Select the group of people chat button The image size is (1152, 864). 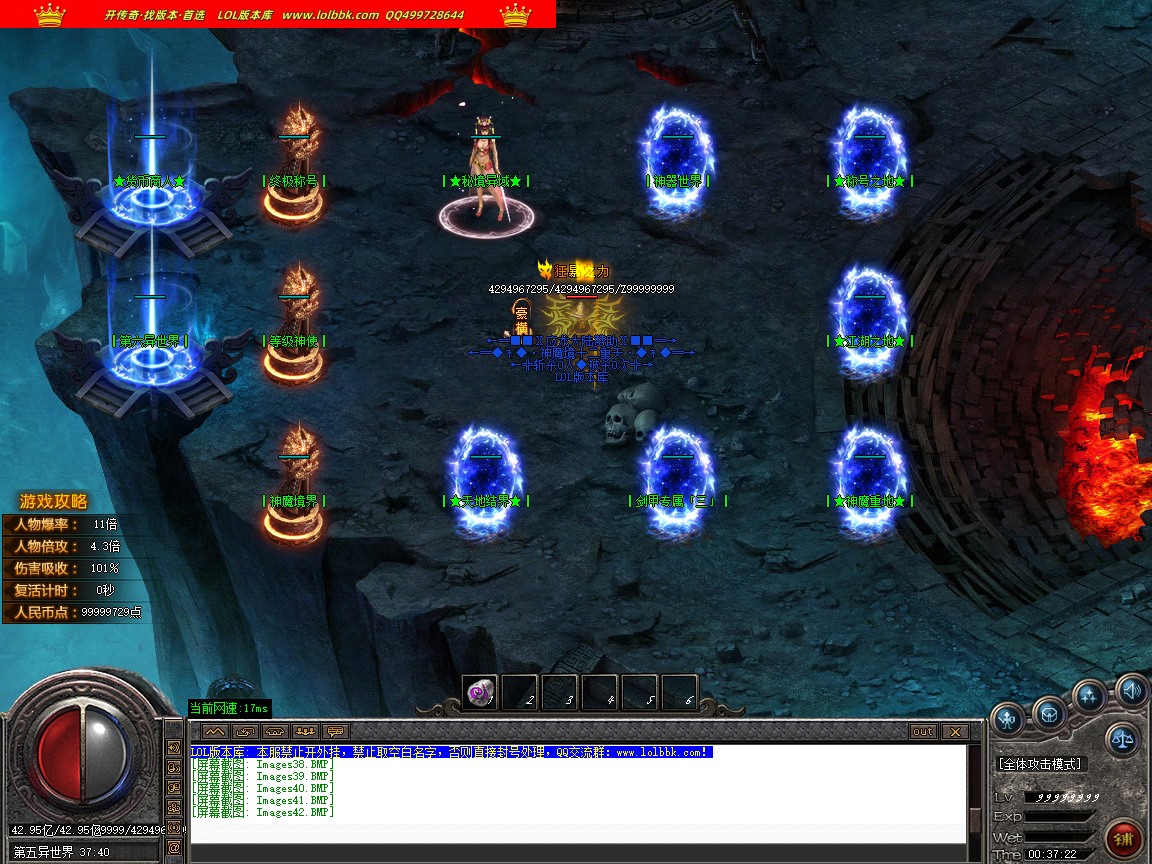click(306, 732)
